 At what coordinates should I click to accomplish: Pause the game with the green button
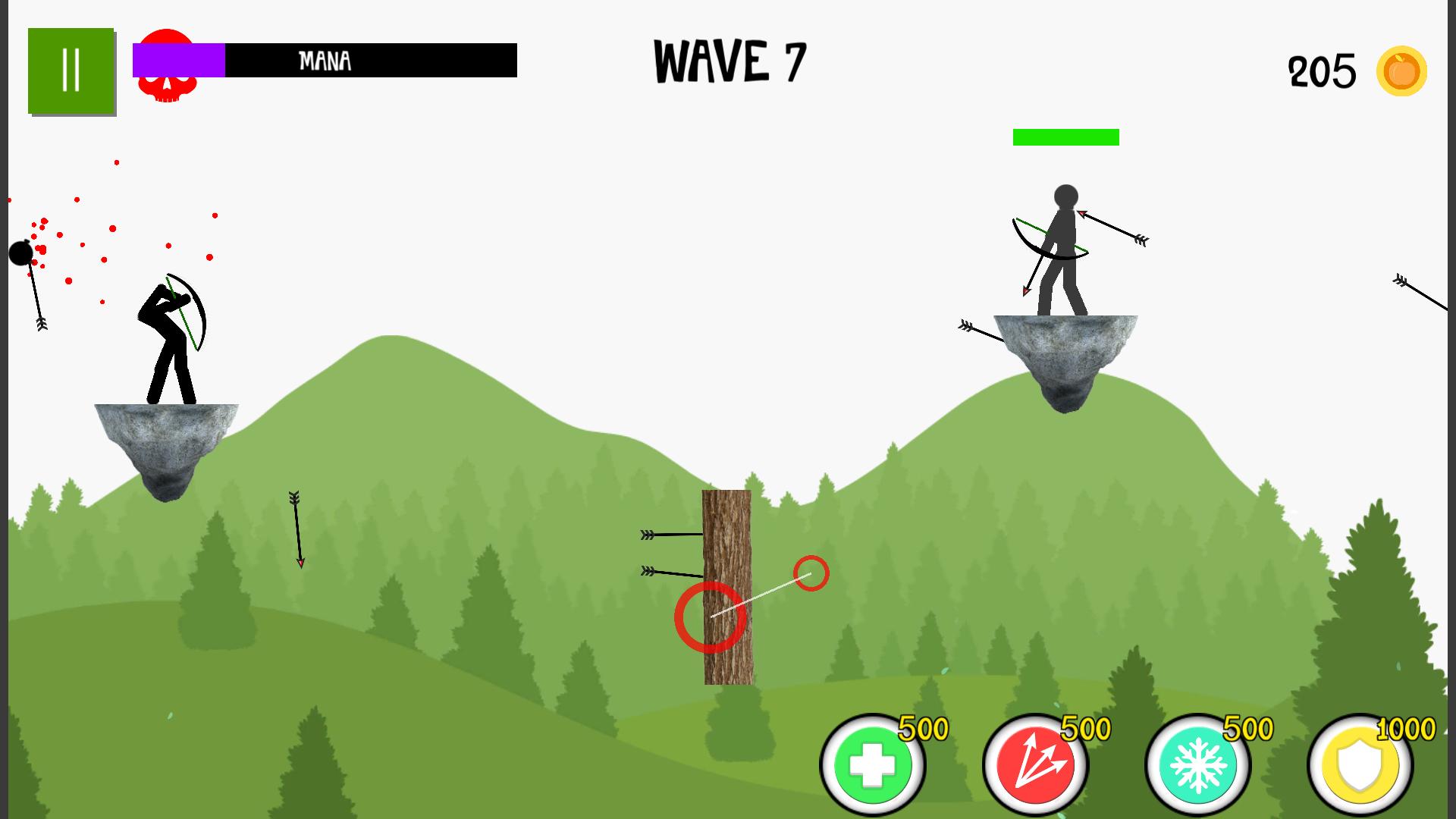click(71, 71)
